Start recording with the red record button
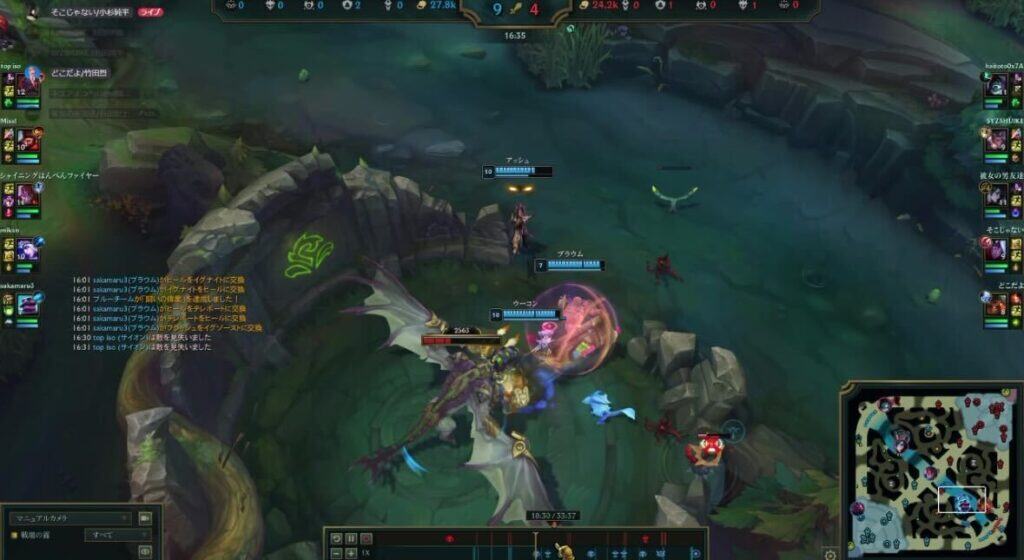 coord(366,538)
